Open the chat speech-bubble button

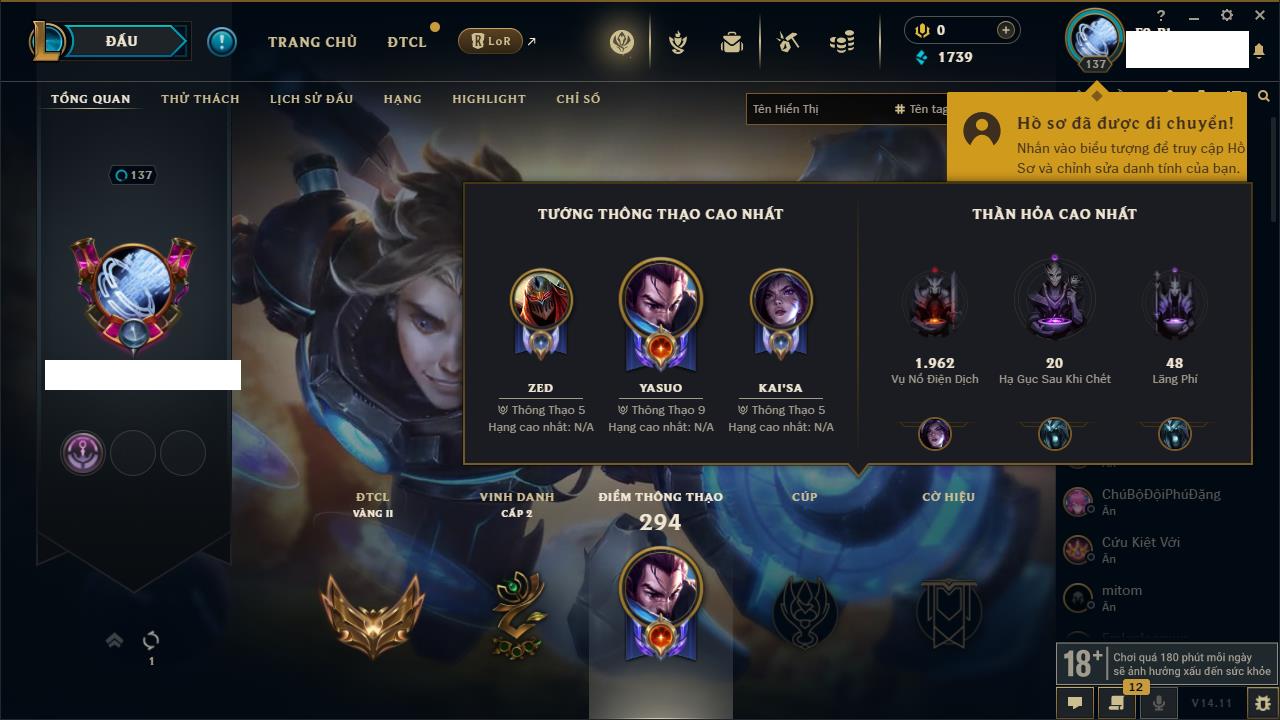point(1075,703)
